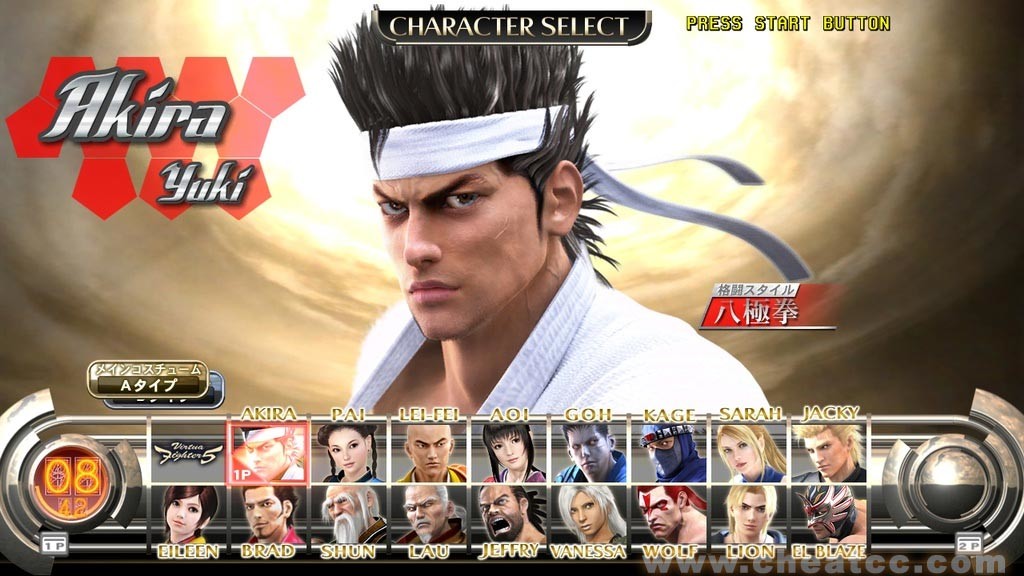Choose Lion's character tile

pyautogui.click(x=749, y=514)
